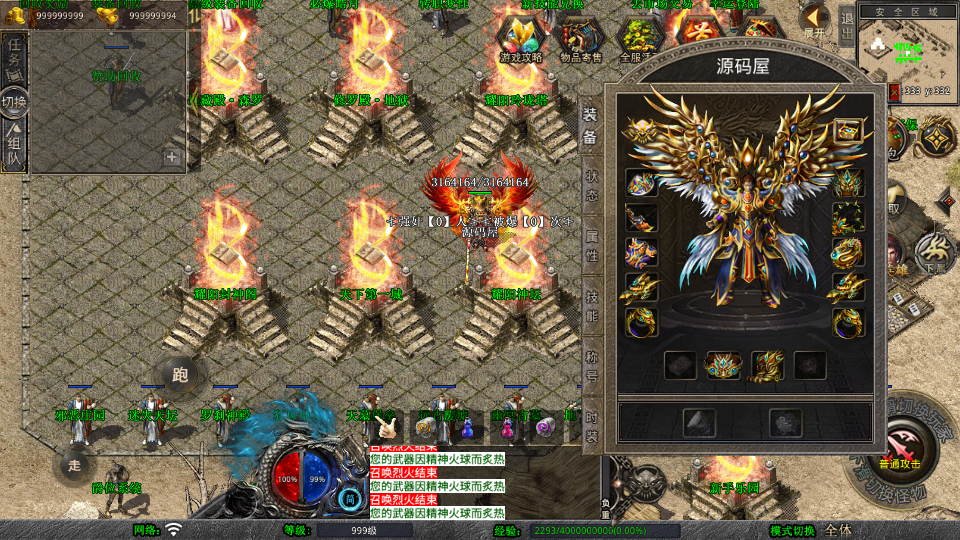The width and height of the screenshot is (960, 540).
Task: Open the 物品寄售 item consignment icon
Action: tap(581, 40)
